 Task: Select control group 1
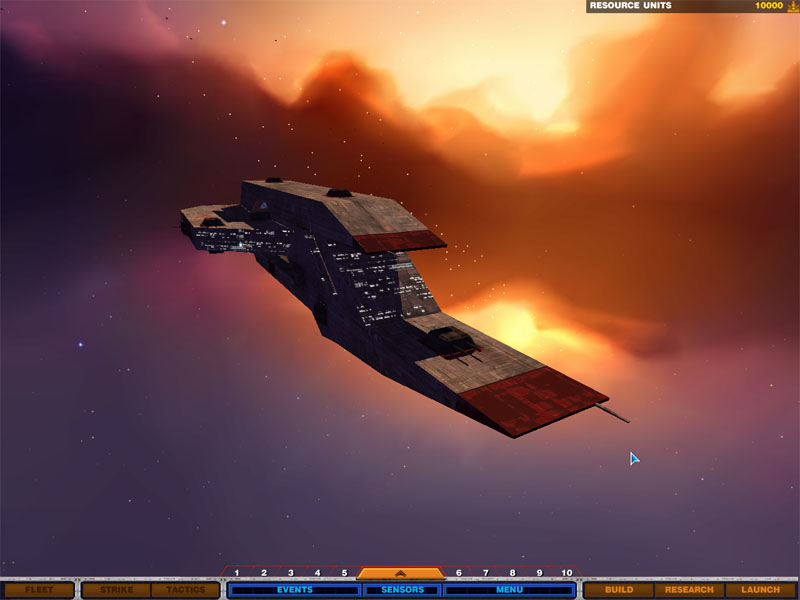[237, 573]
